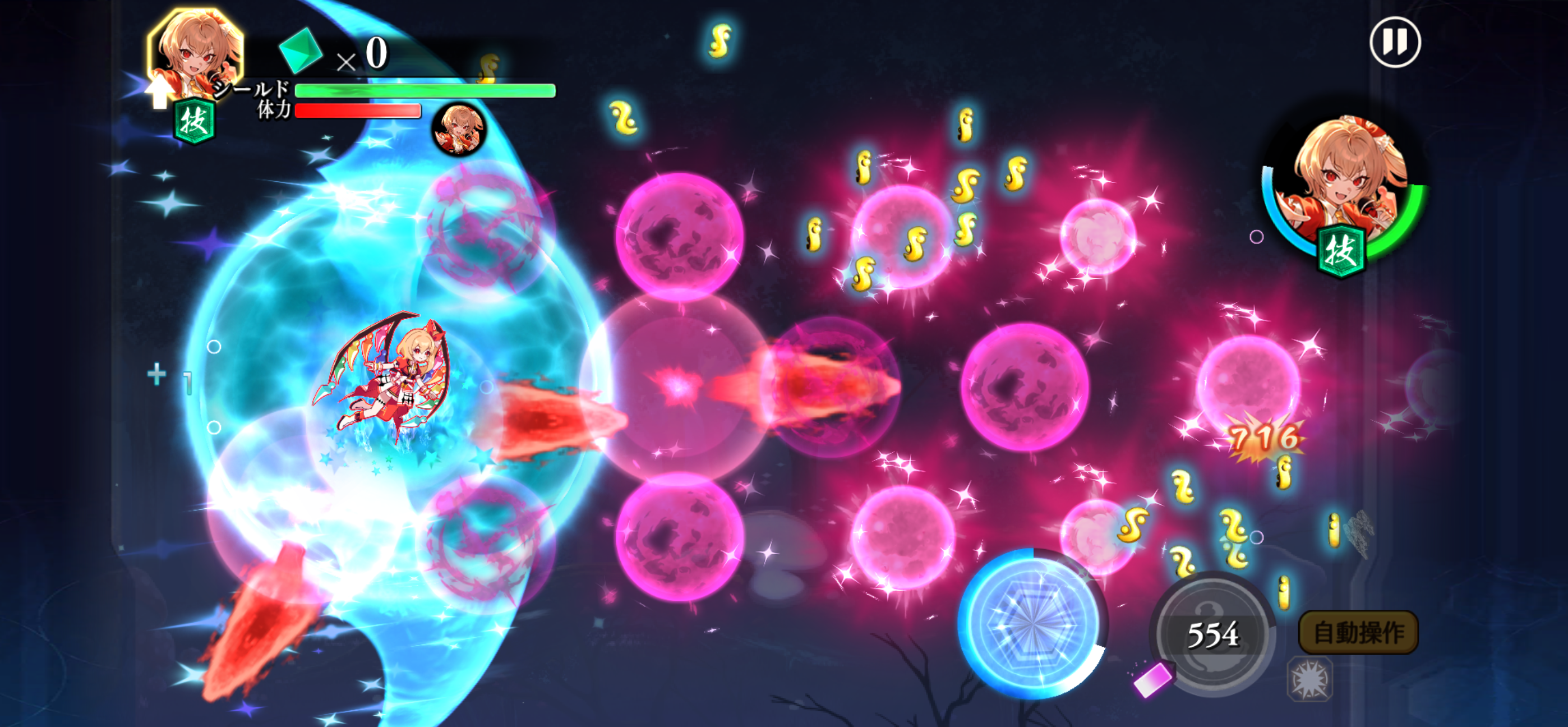Switch to the small round partner portrait

(x=459, y=129)
